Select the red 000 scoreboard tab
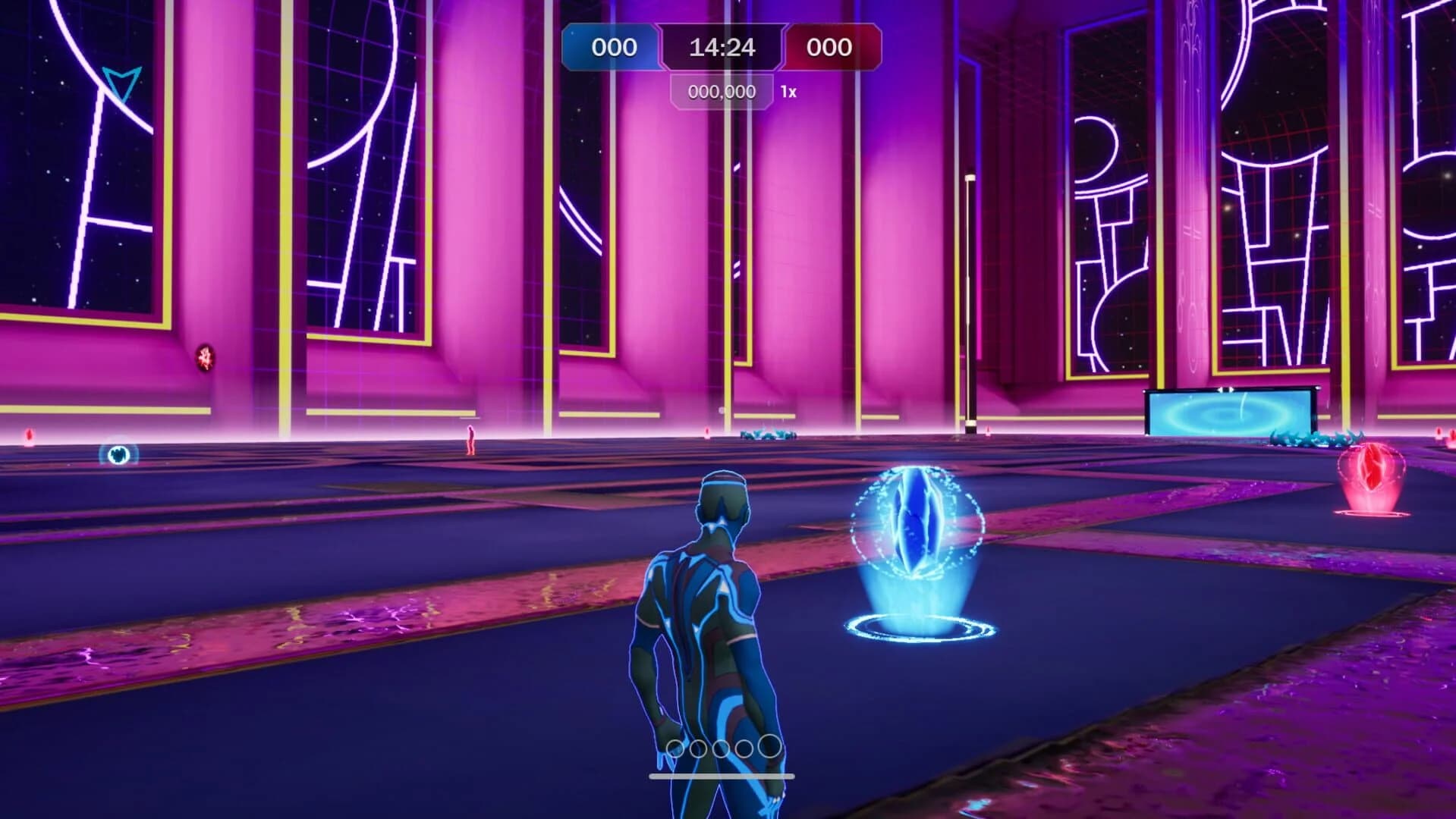This screenshot has width=1456, height=819. point(829,49)
